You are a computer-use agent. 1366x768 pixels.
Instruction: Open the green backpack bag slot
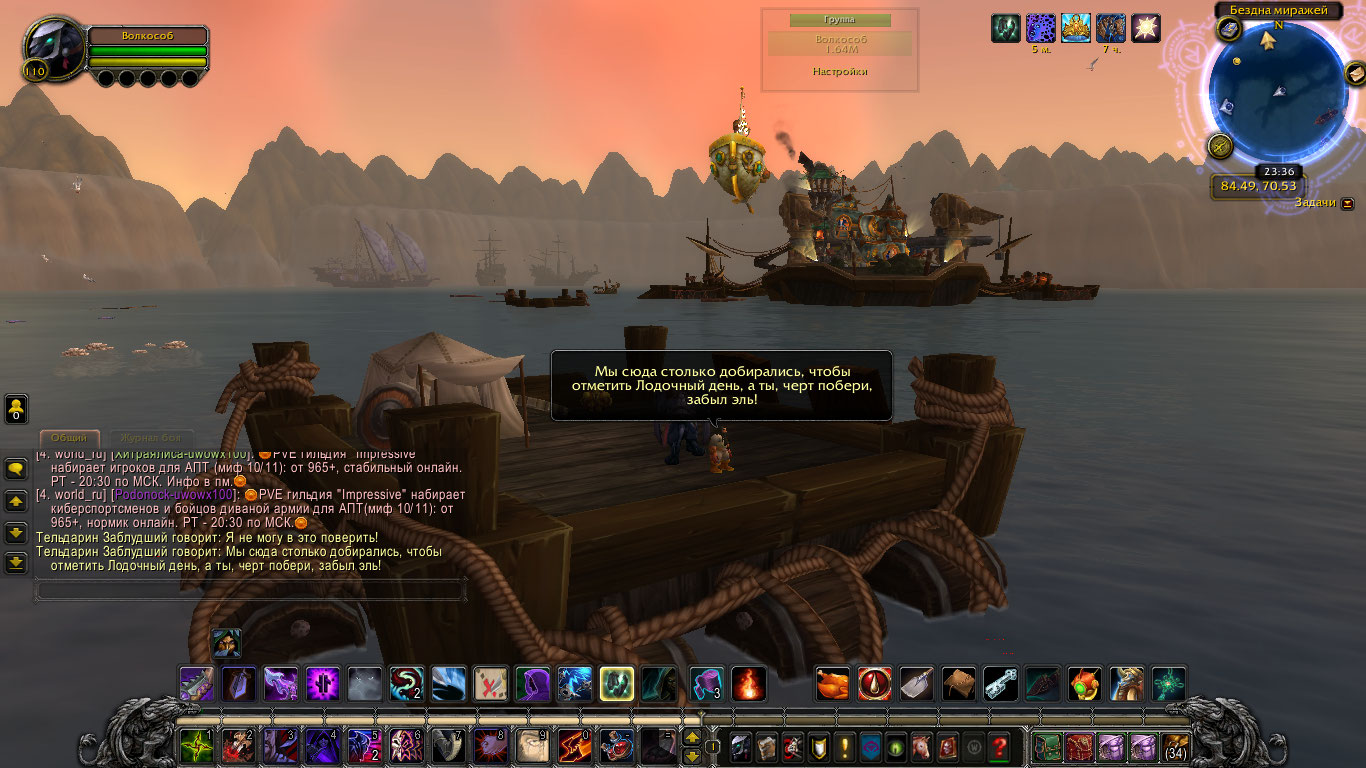tap(1046, 746)
